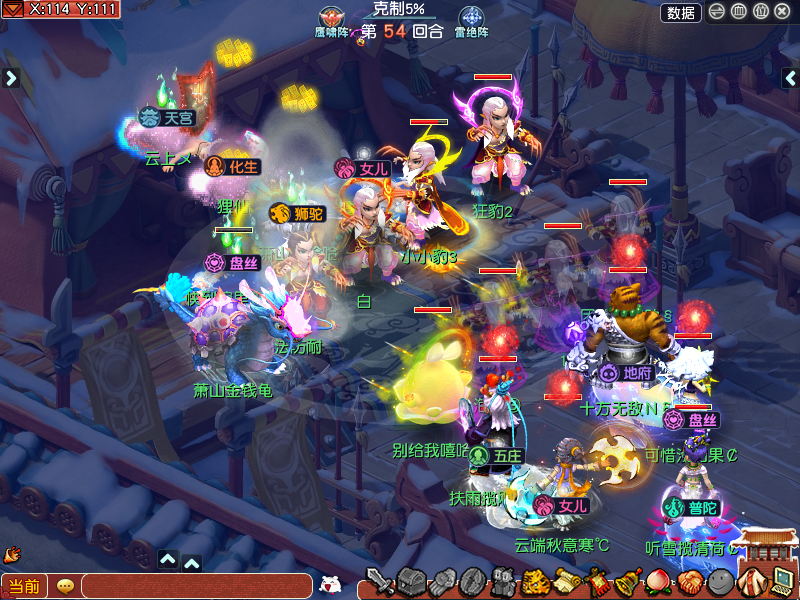The image size is (800, 600).
Task: Open the 数据 data panel
Action: (681, 12)
